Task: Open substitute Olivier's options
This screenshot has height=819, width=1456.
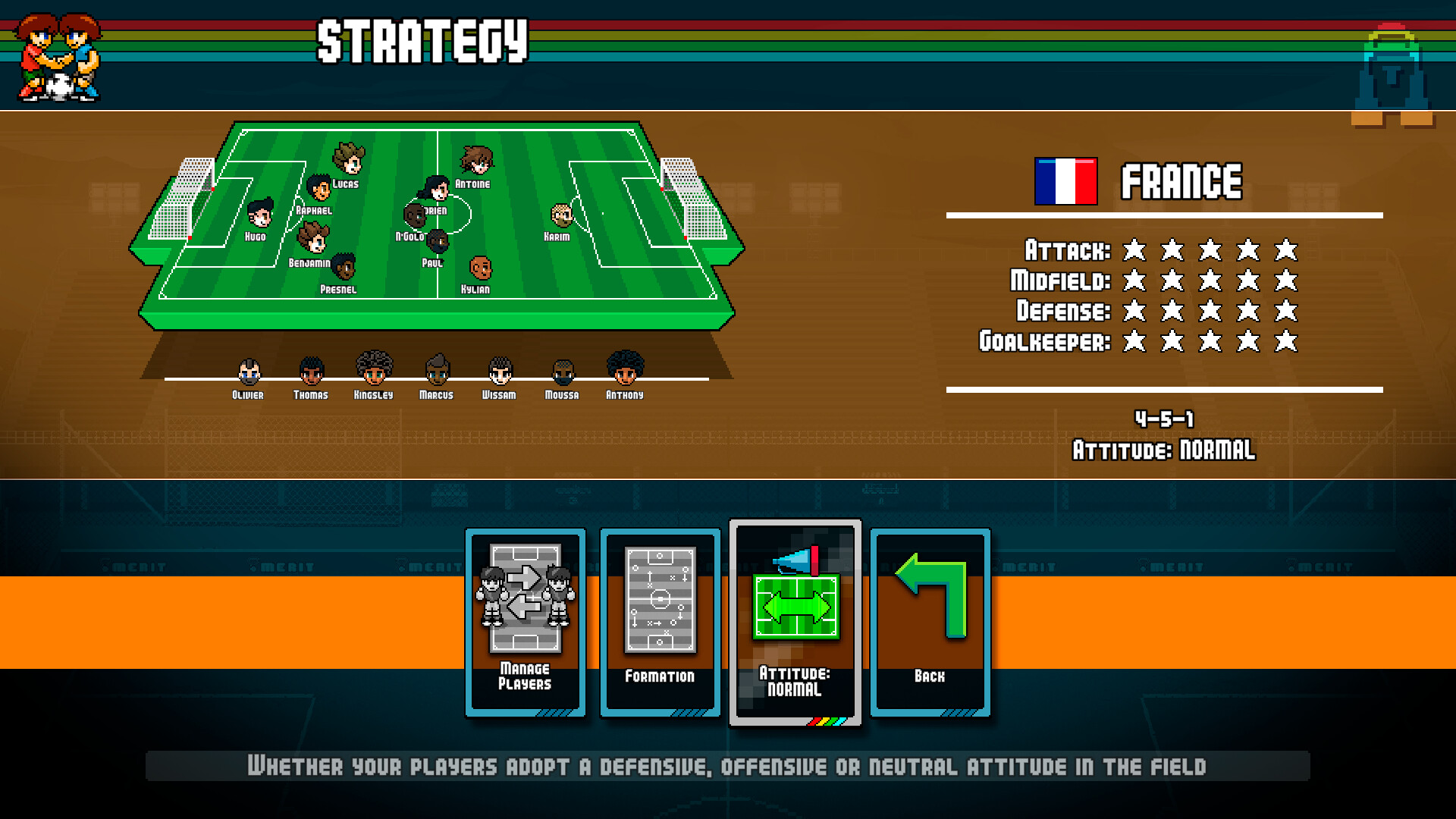Action: [x=247, y=372]
